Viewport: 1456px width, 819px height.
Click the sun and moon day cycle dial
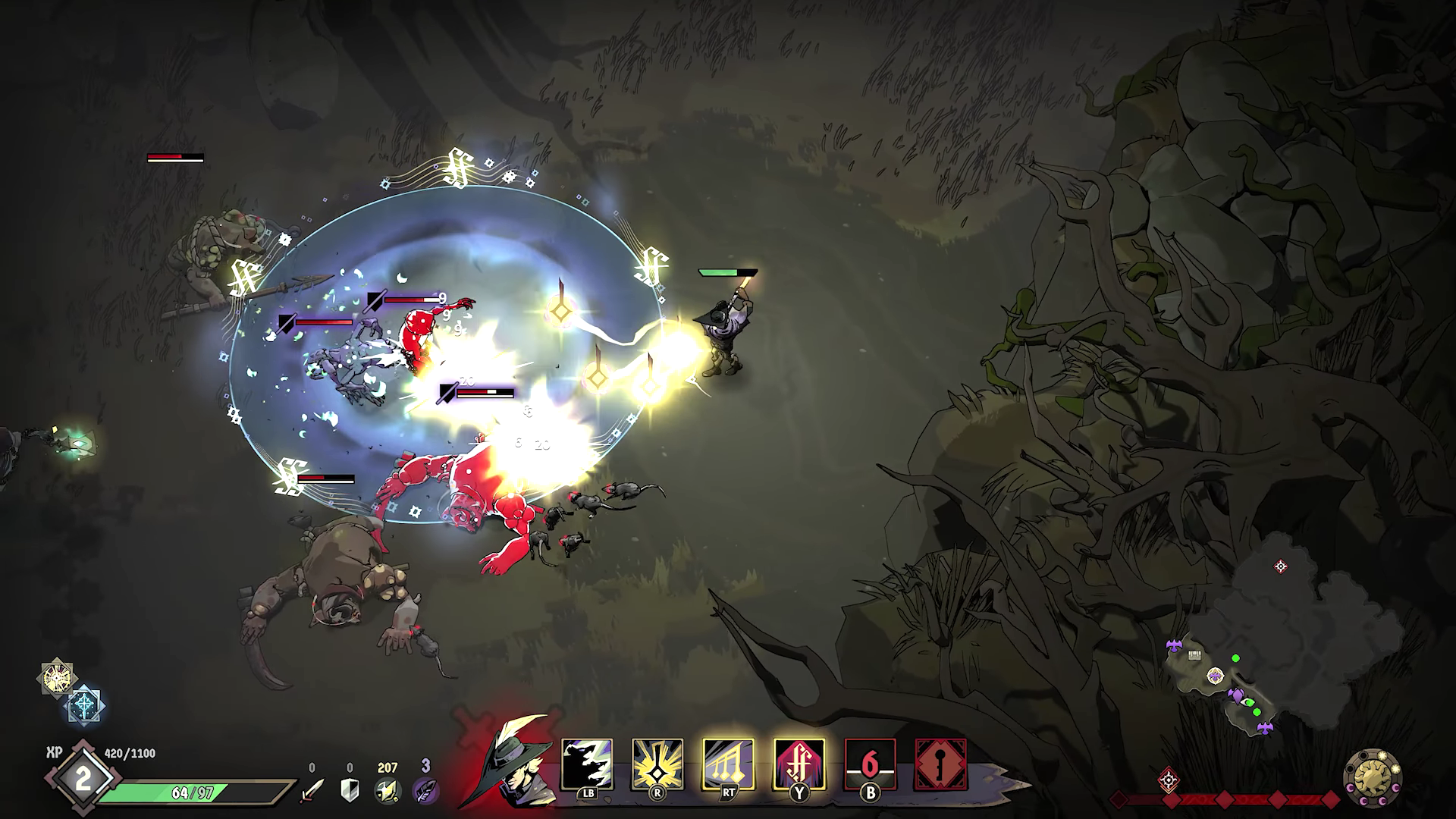[x=1372, y=779]
